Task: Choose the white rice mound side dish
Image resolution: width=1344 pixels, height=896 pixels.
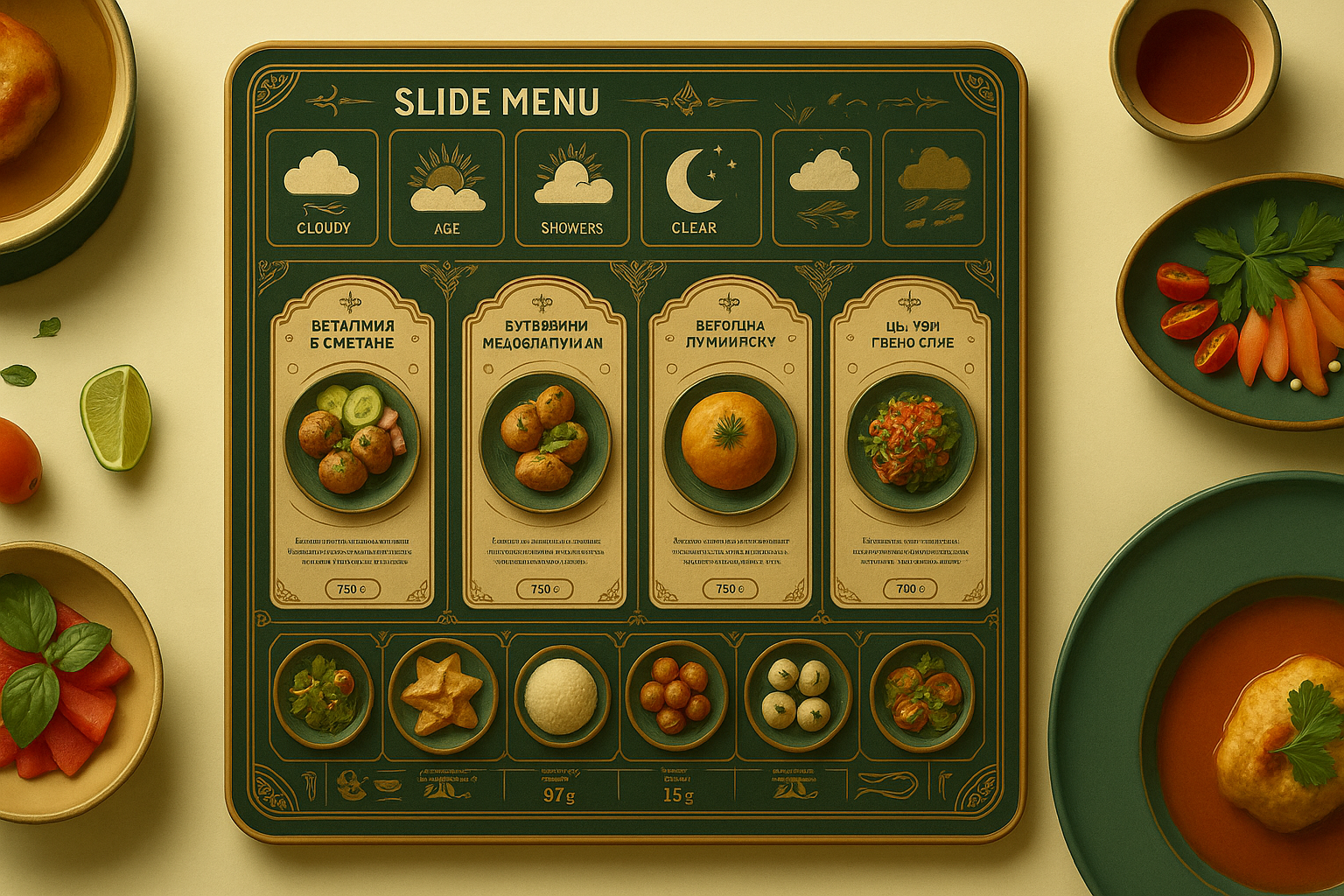Action: (x=561, y=696)
